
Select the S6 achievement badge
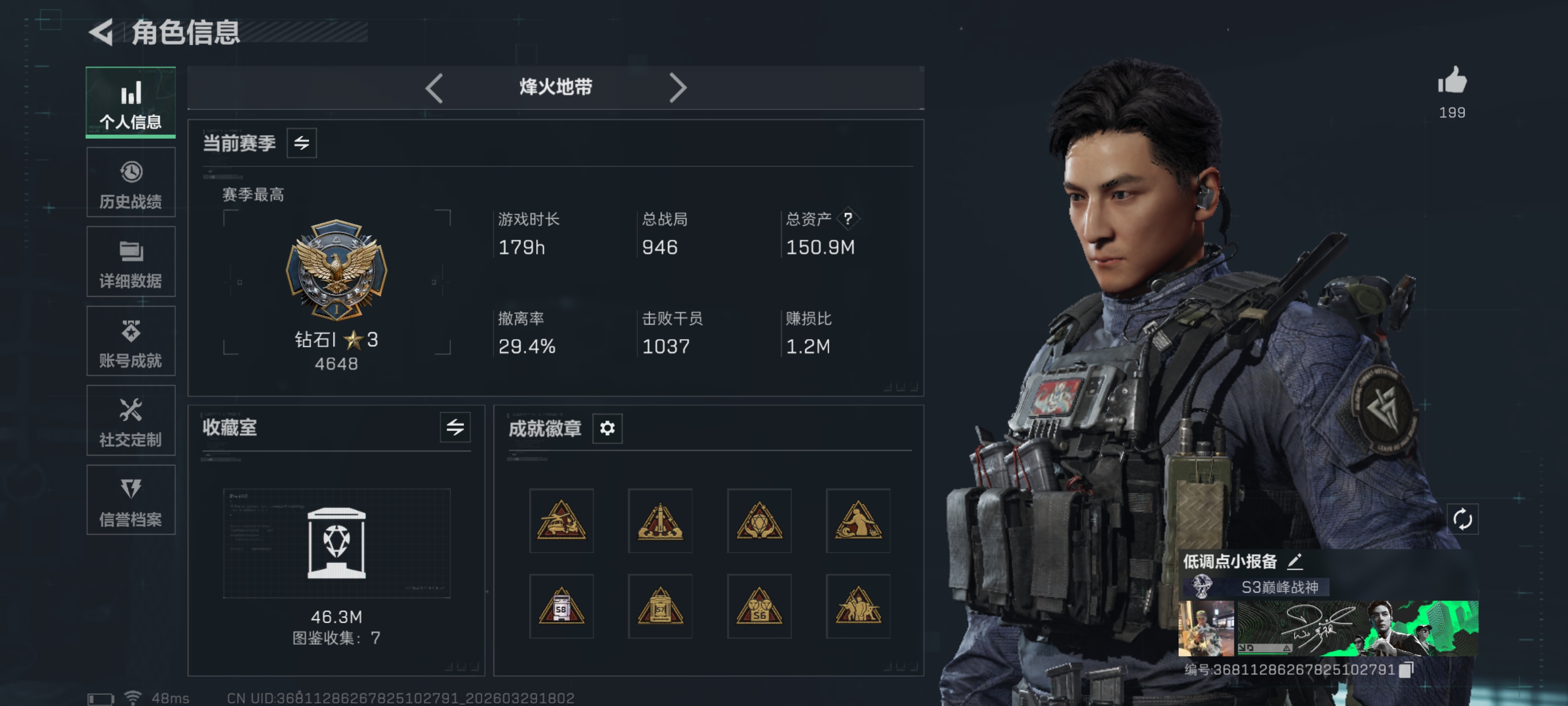(759, 606)
